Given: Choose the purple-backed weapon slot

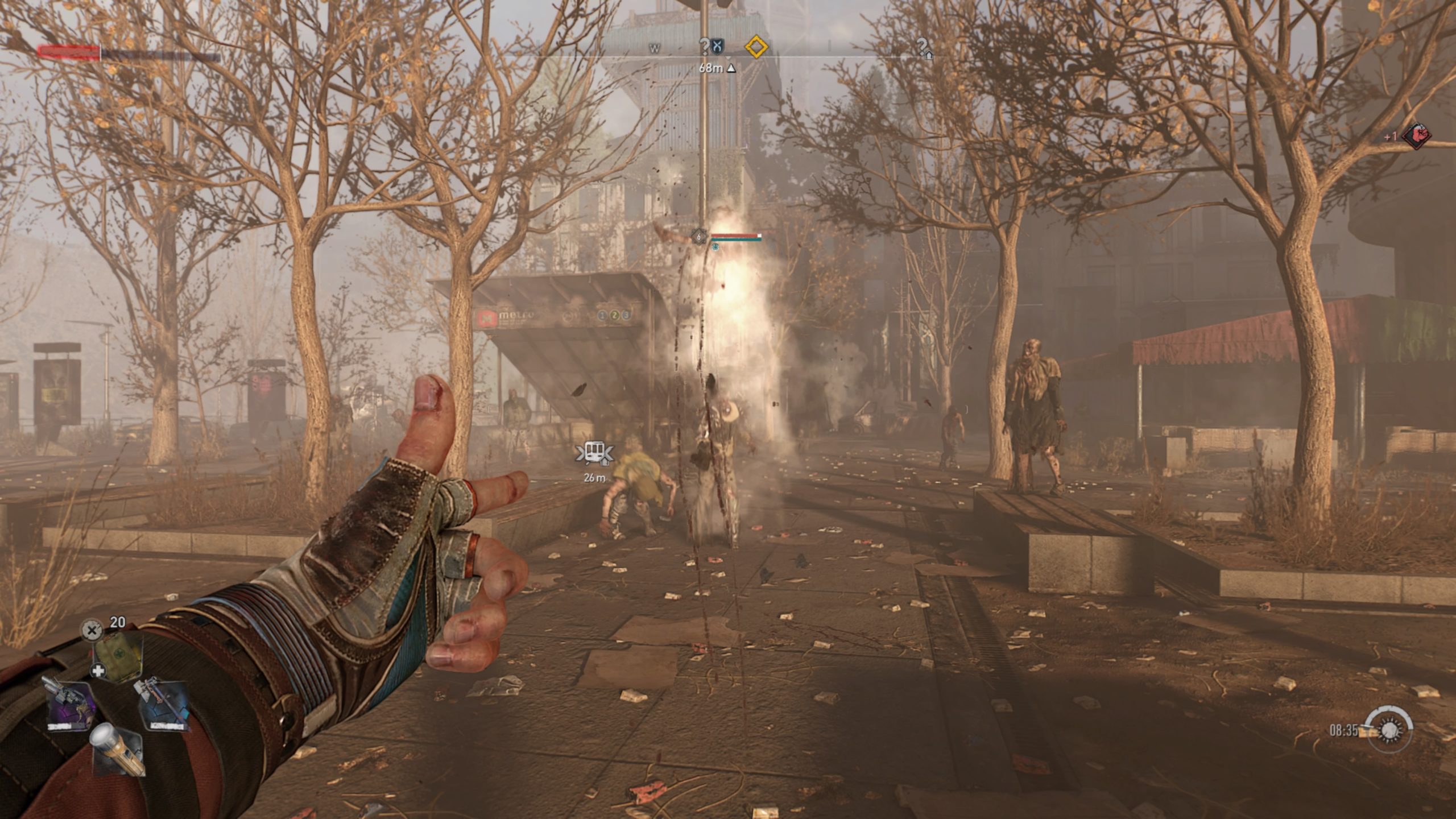Looking at the screenshot, I should point(71,706).
